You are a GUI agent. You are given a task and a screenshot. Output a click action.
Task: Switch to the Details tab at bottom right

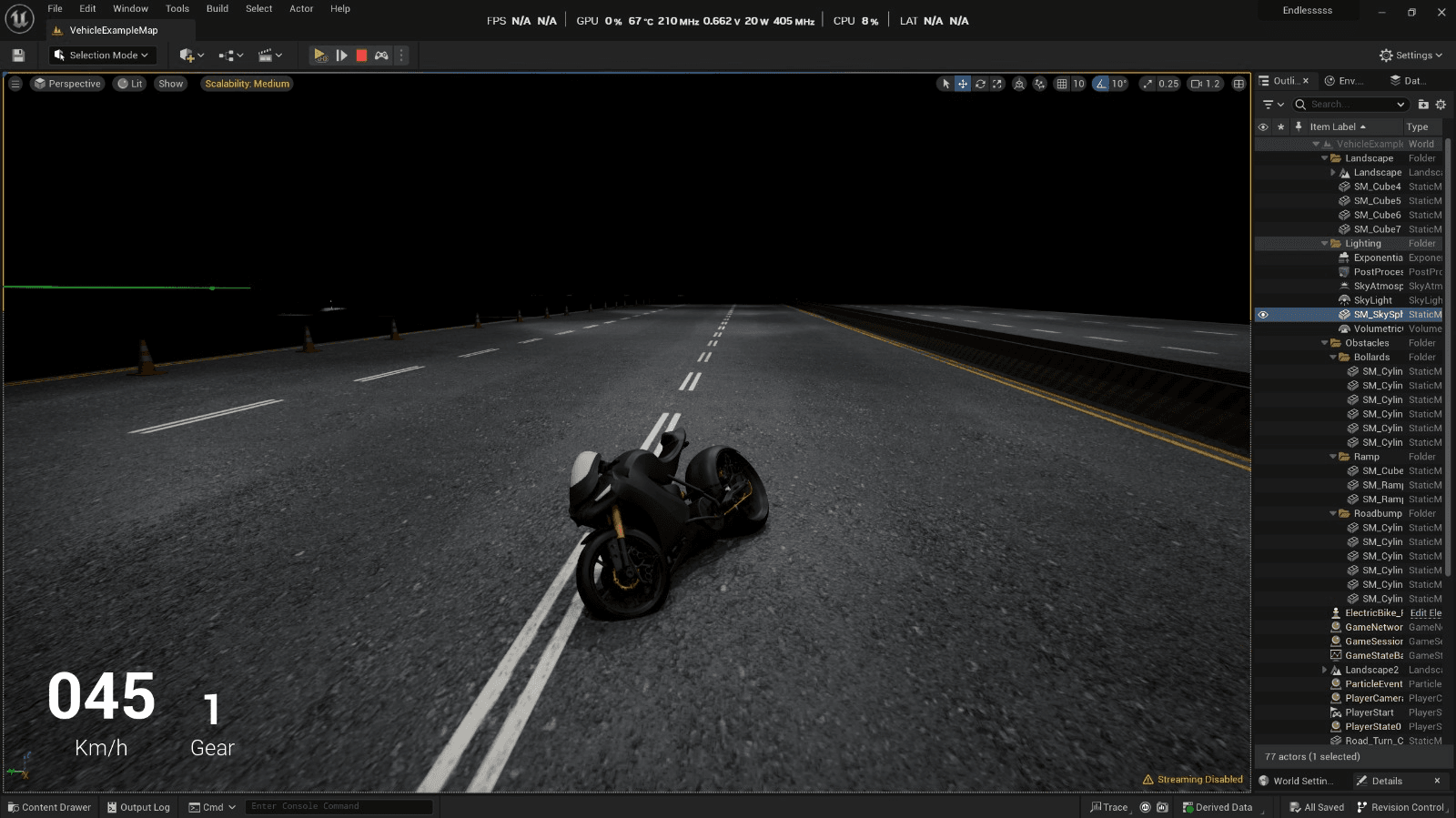point(1386,781)
